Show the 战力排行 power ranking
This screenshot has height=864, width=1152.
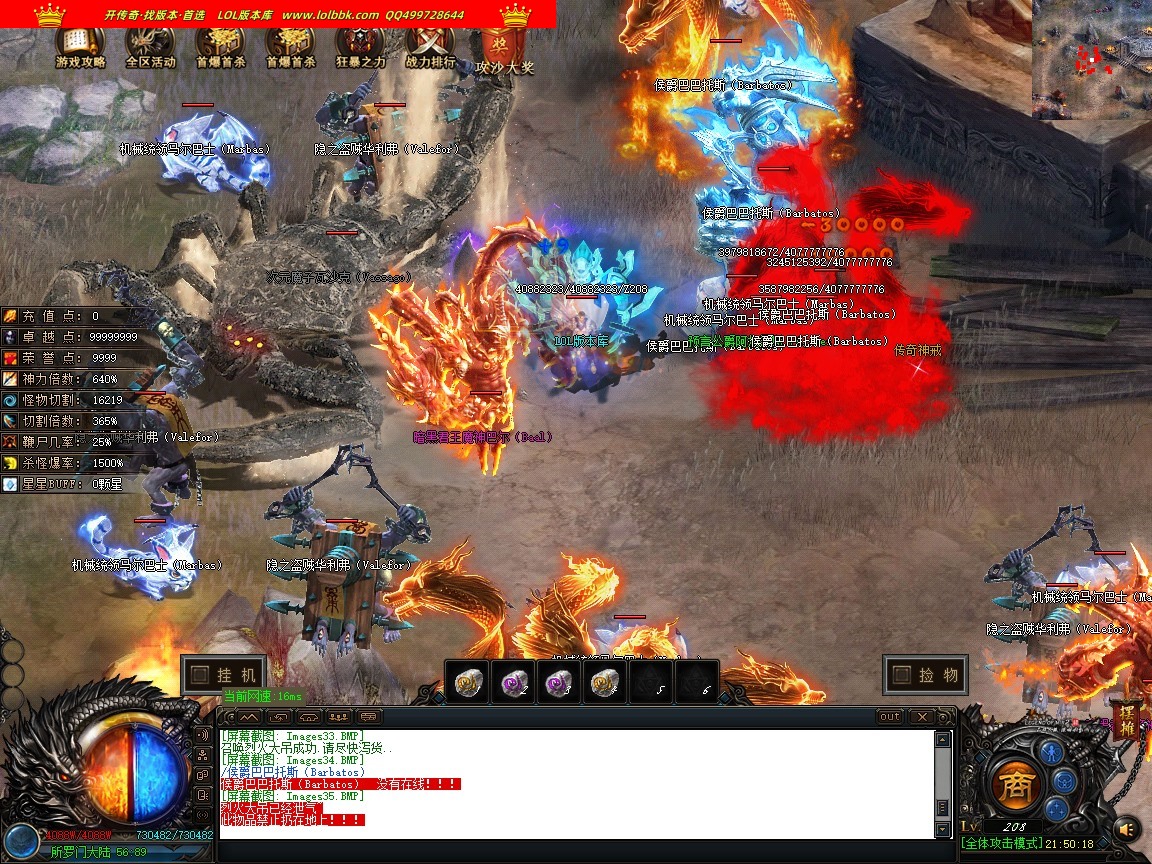tap(431, 45)
